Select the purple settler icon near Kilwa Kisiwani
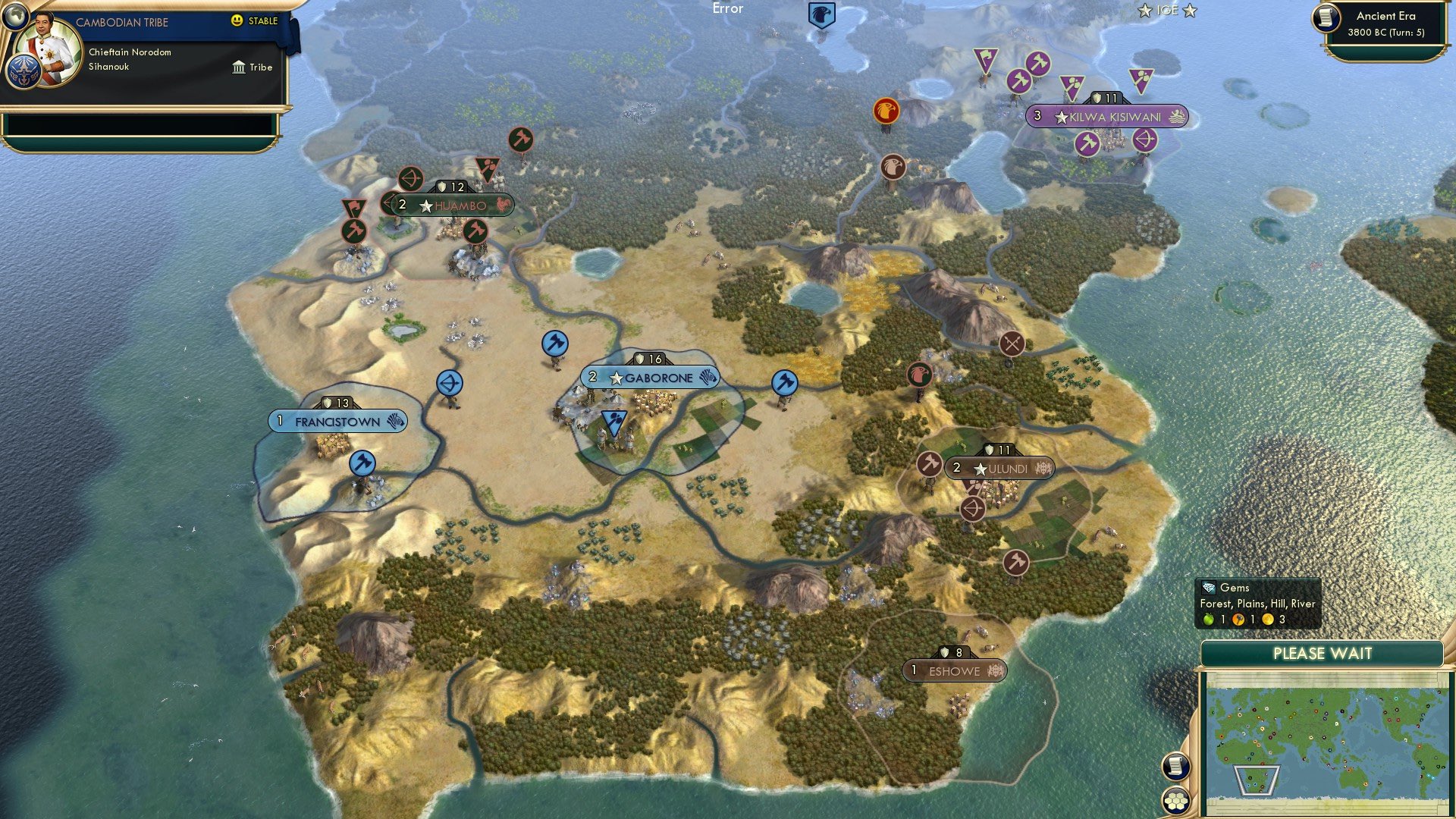Viewport: 1456px width, 819px height. (x=1072, y=86)
